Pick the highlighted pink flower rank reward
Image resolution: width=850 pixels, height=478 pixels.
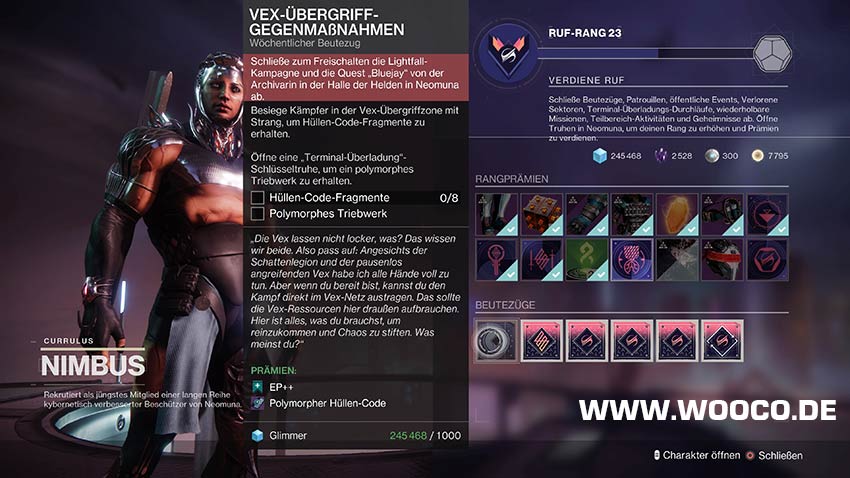(632, 259)
